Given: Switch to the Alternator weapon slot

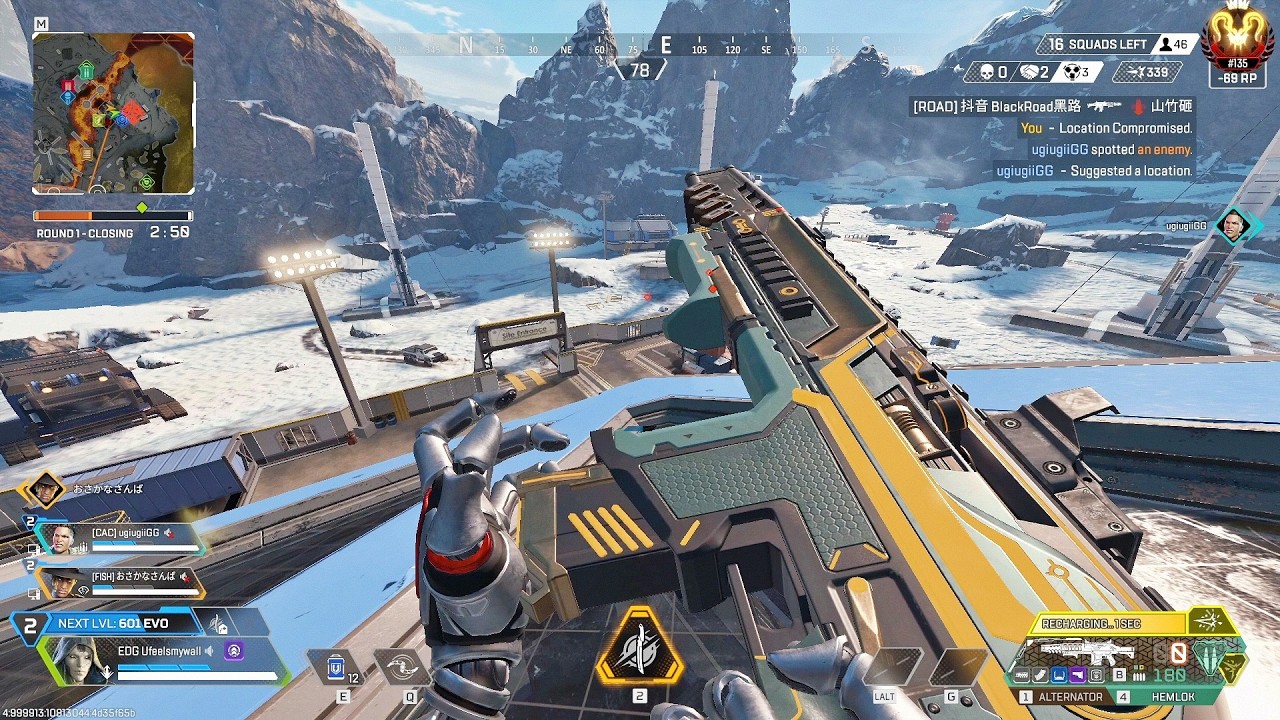Looking at the screenshot, I should click(x=1067, y=697).
